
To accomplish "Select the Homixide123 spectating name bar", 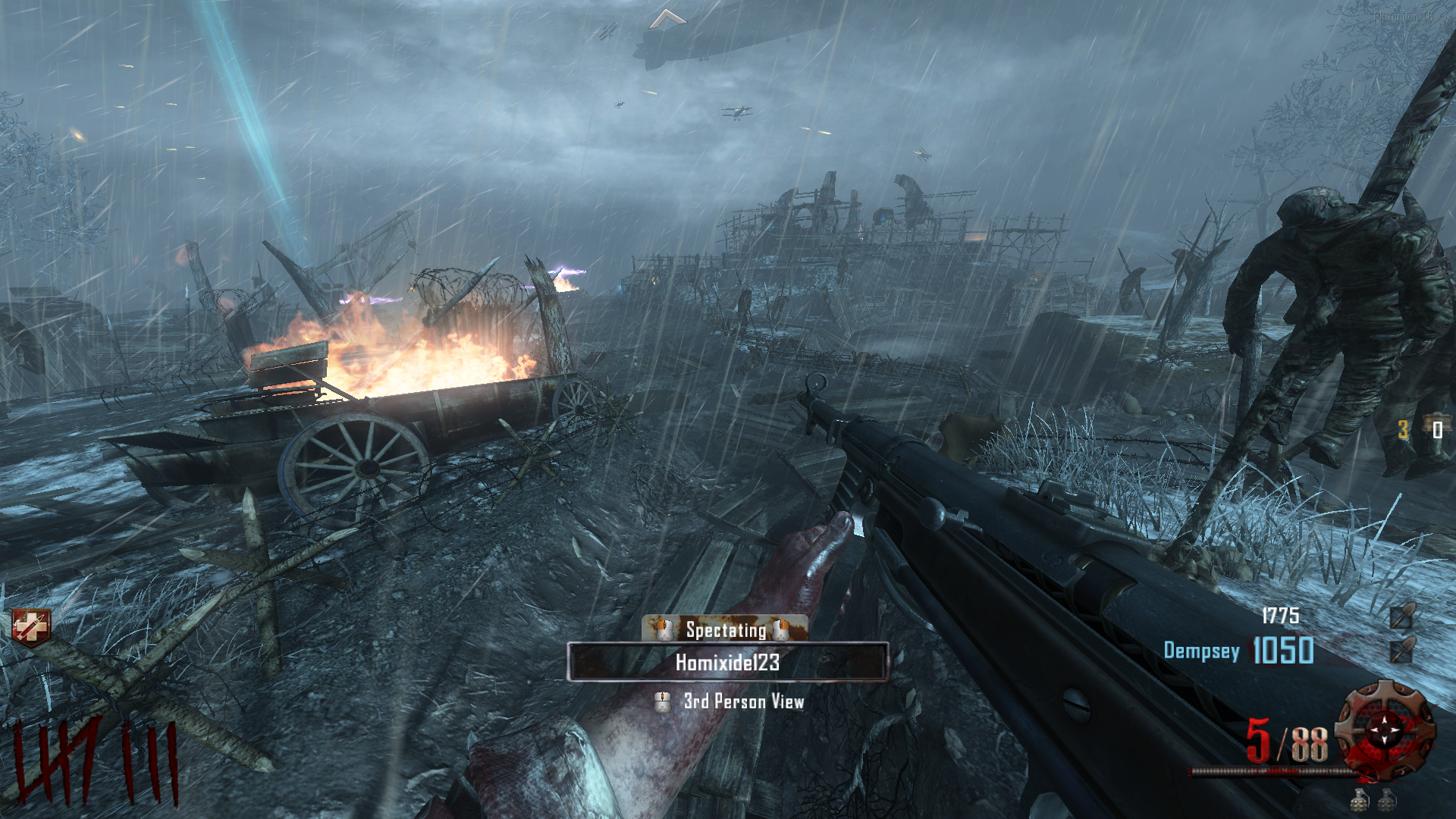I will tap(727, 662).
